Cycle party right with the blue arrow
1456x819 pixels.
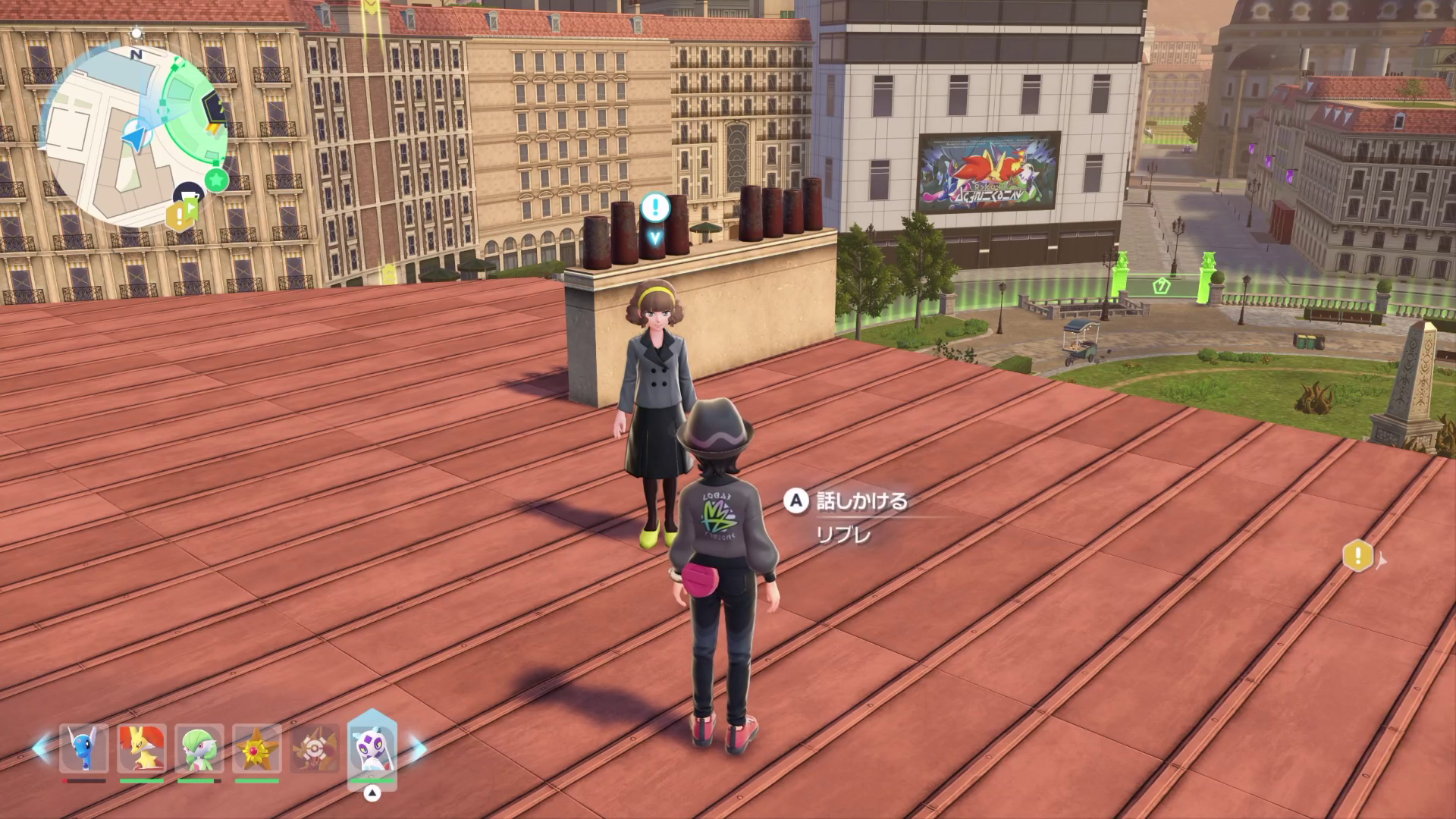point(418,748)
